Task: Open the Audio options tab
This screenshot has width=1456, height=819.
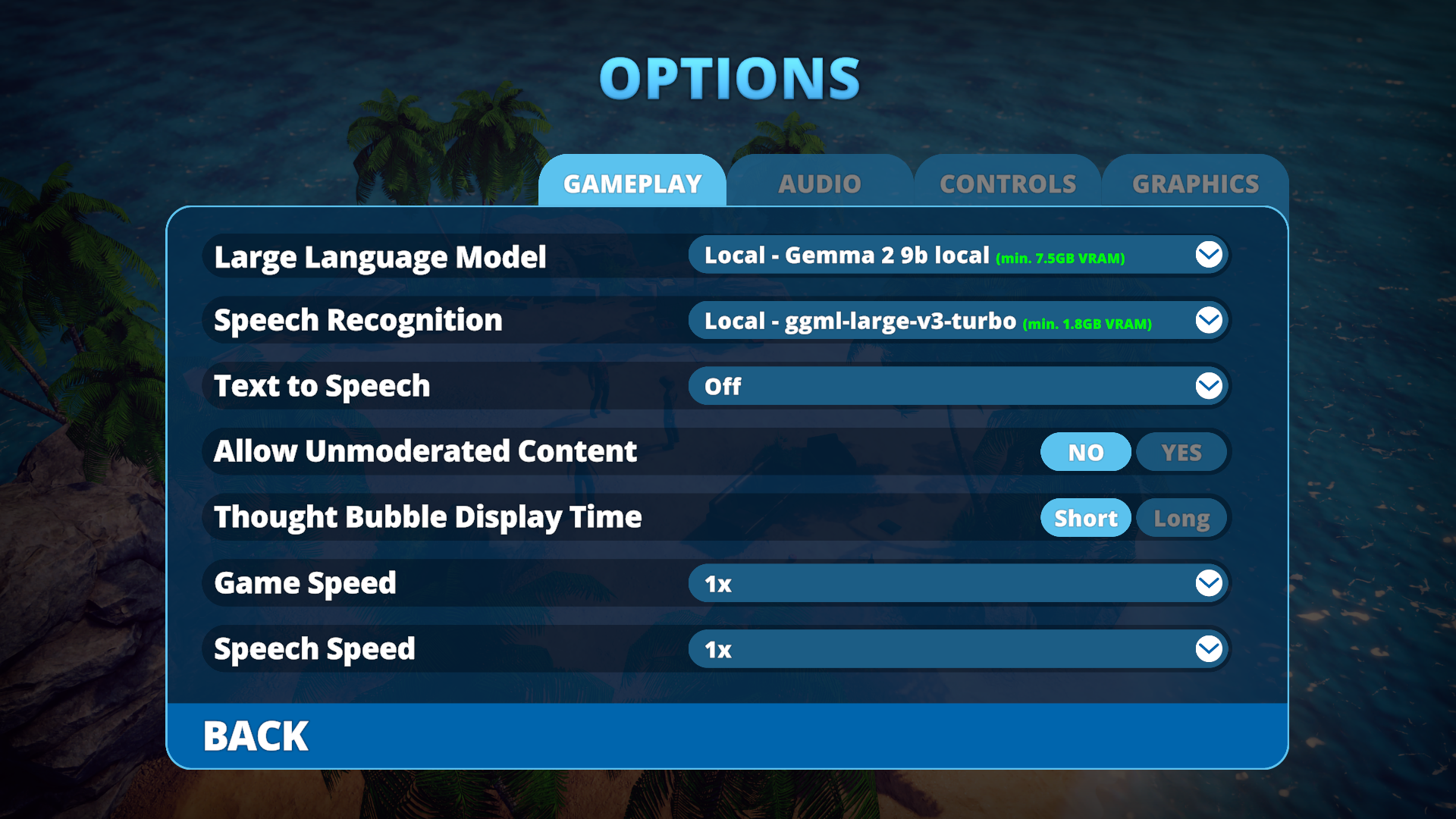Action: [820, 184]
